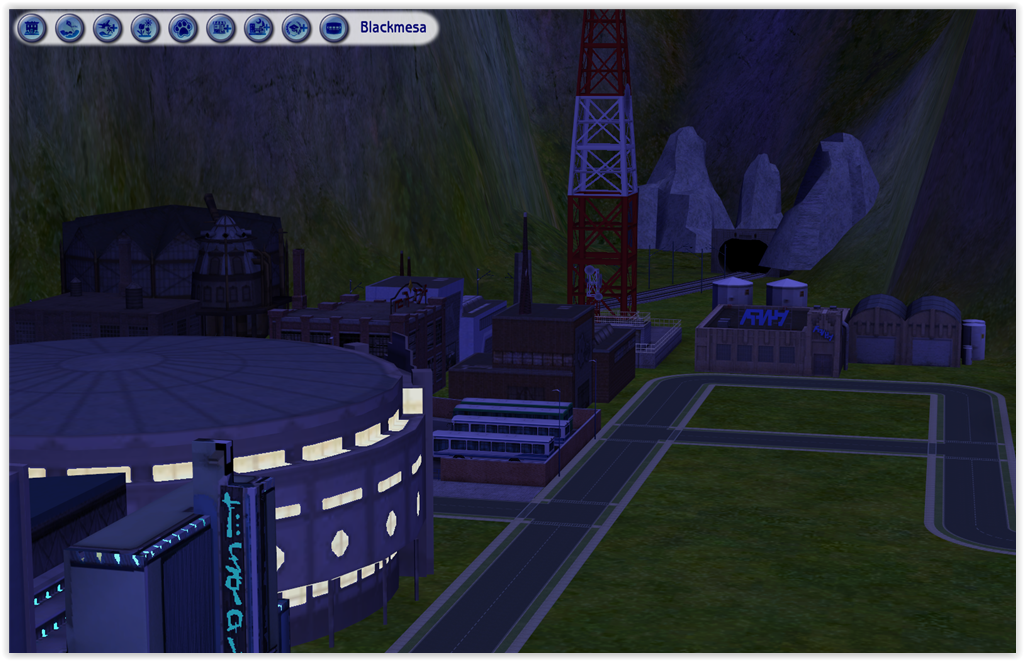Viewport: 1024px width, 661px height.
Task: Select the airplane vacation icon
Action: coord(108,28)
